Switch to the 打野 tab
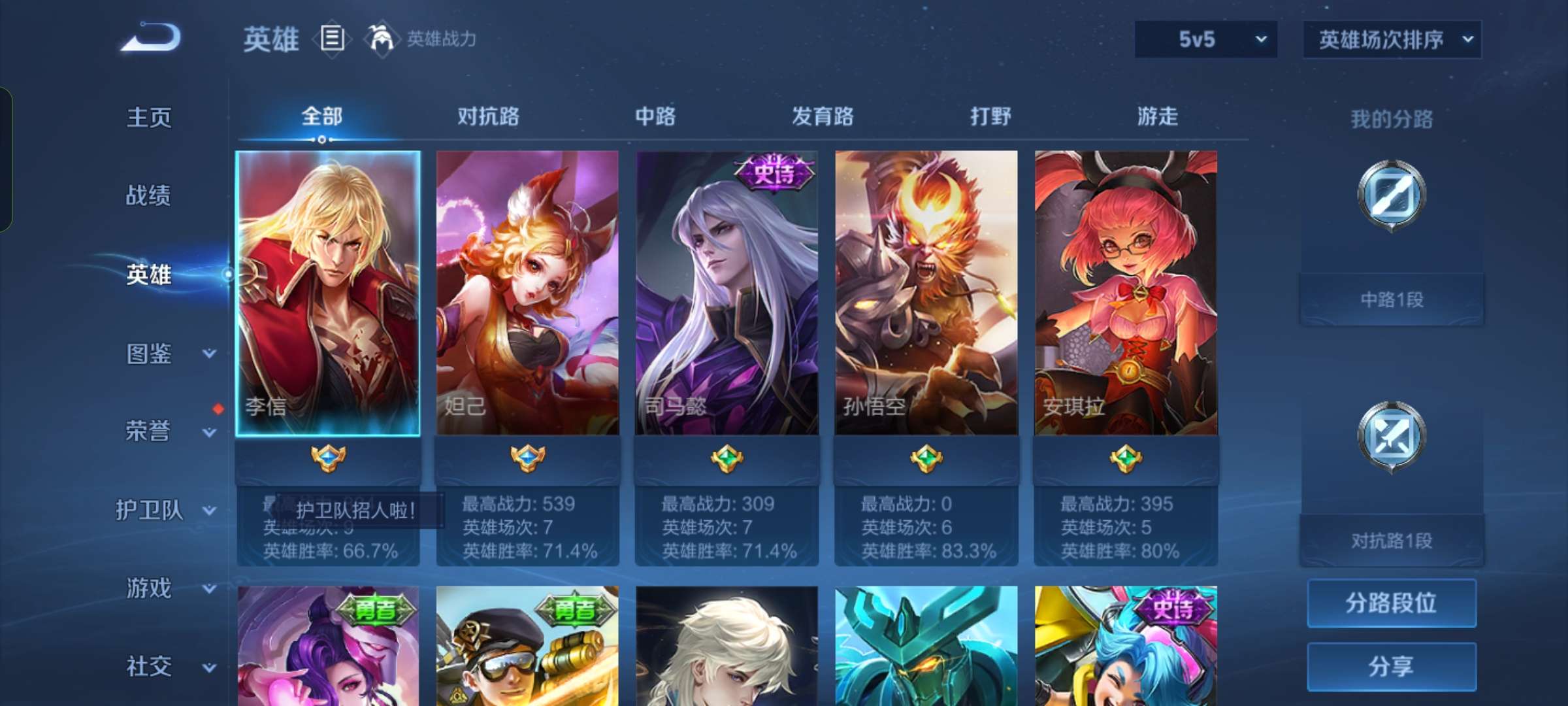The width and height of the screenshot is (1568, 706). (991, 116)
